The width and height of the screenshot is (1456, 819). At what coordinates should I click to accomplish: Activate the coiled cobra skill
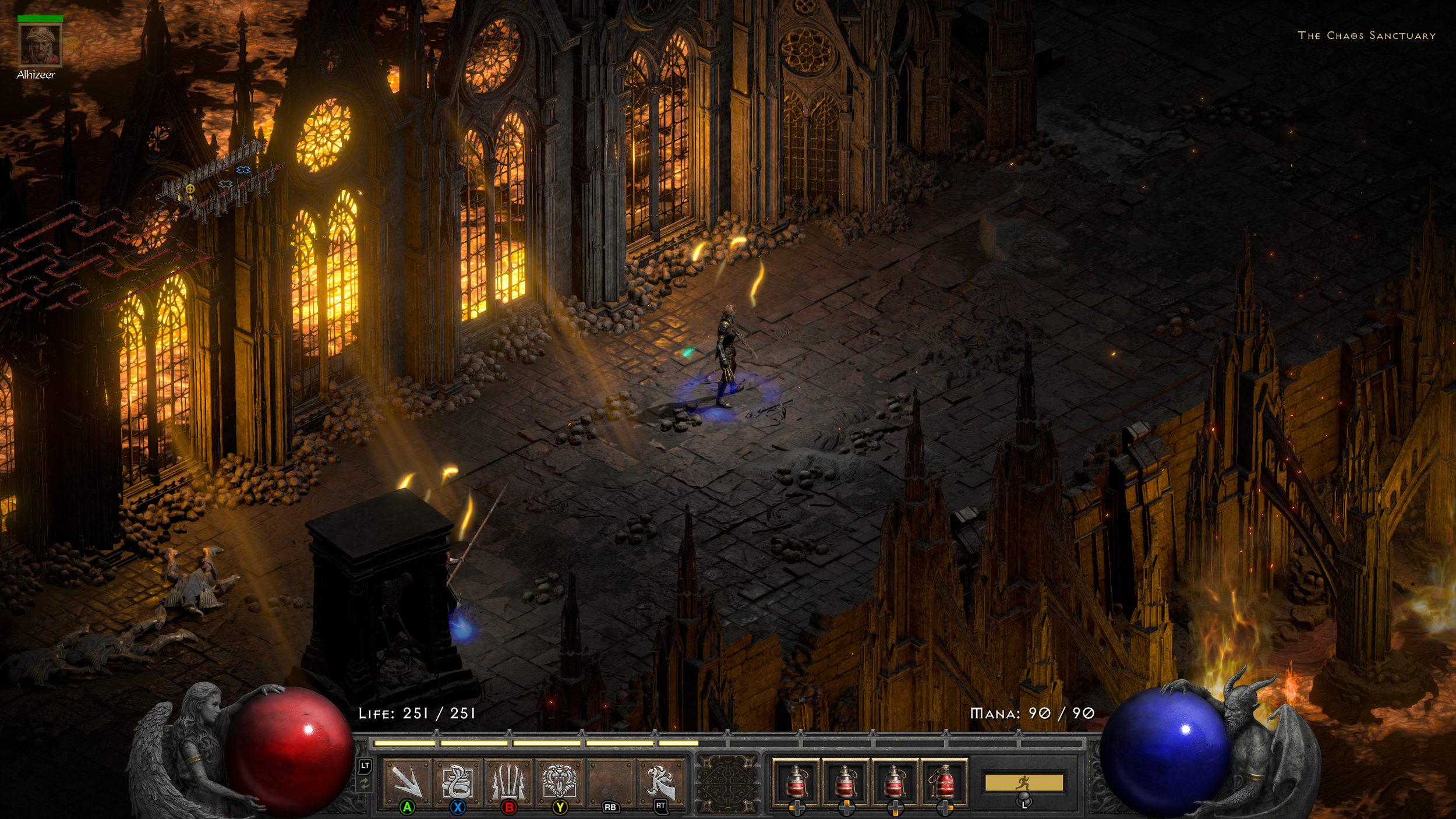[458, 781]
